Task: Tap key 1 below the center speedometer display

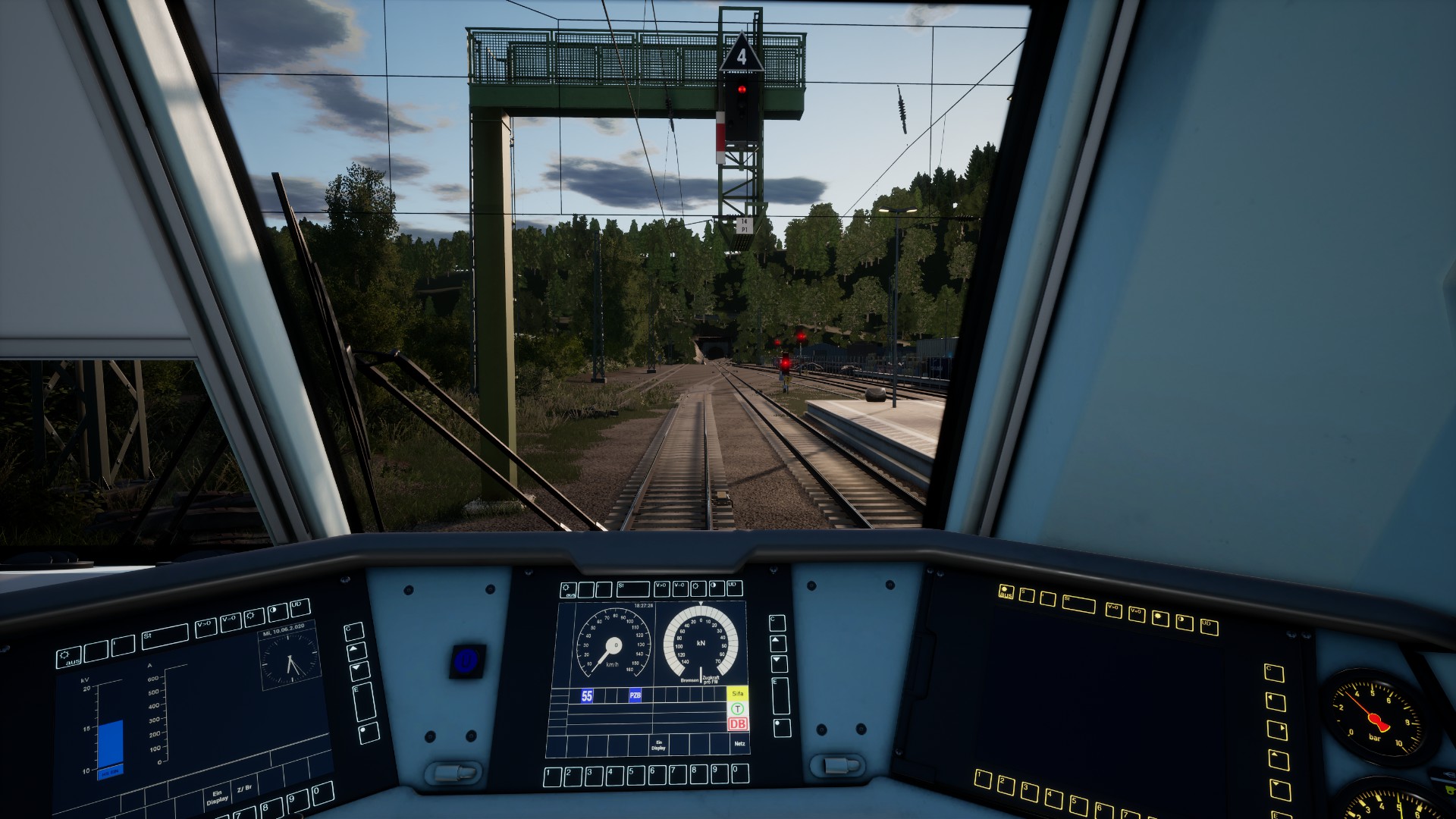Action: [553, 776]
